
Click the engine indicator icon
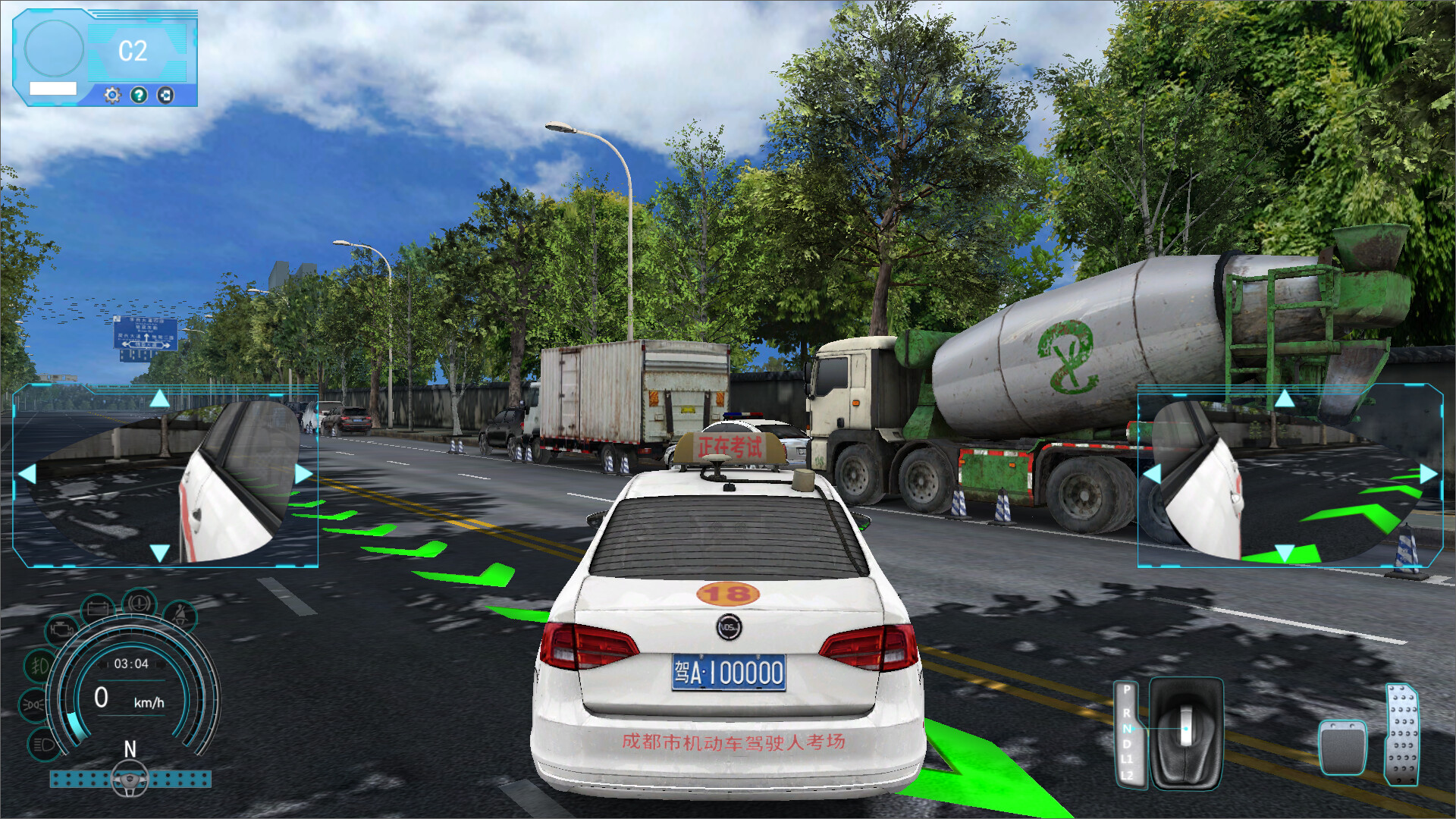pos(61,630)
